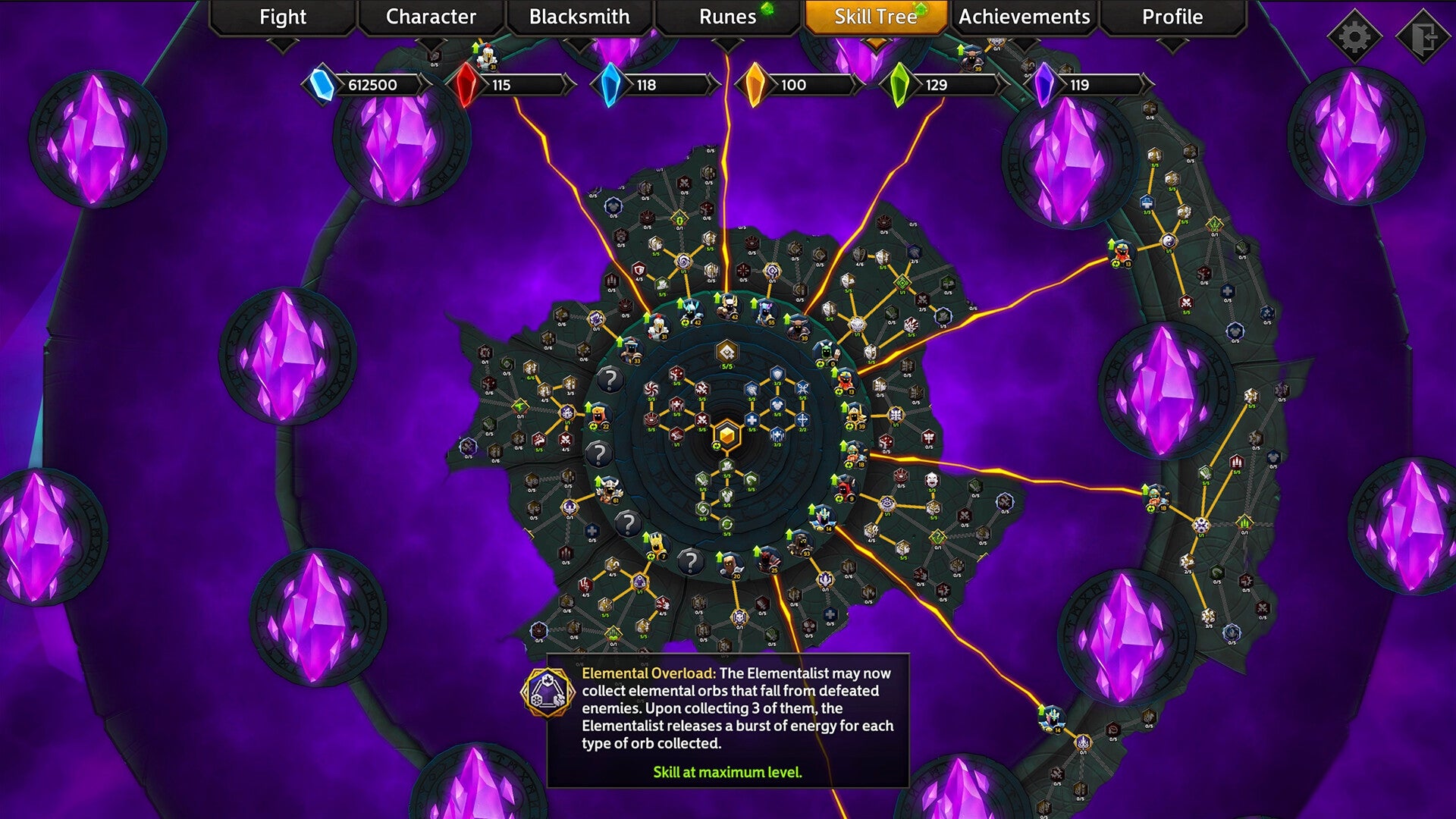Select the blue healing cross skill node
Viewport: 1456px width, 819px height.
click(752, 419)
